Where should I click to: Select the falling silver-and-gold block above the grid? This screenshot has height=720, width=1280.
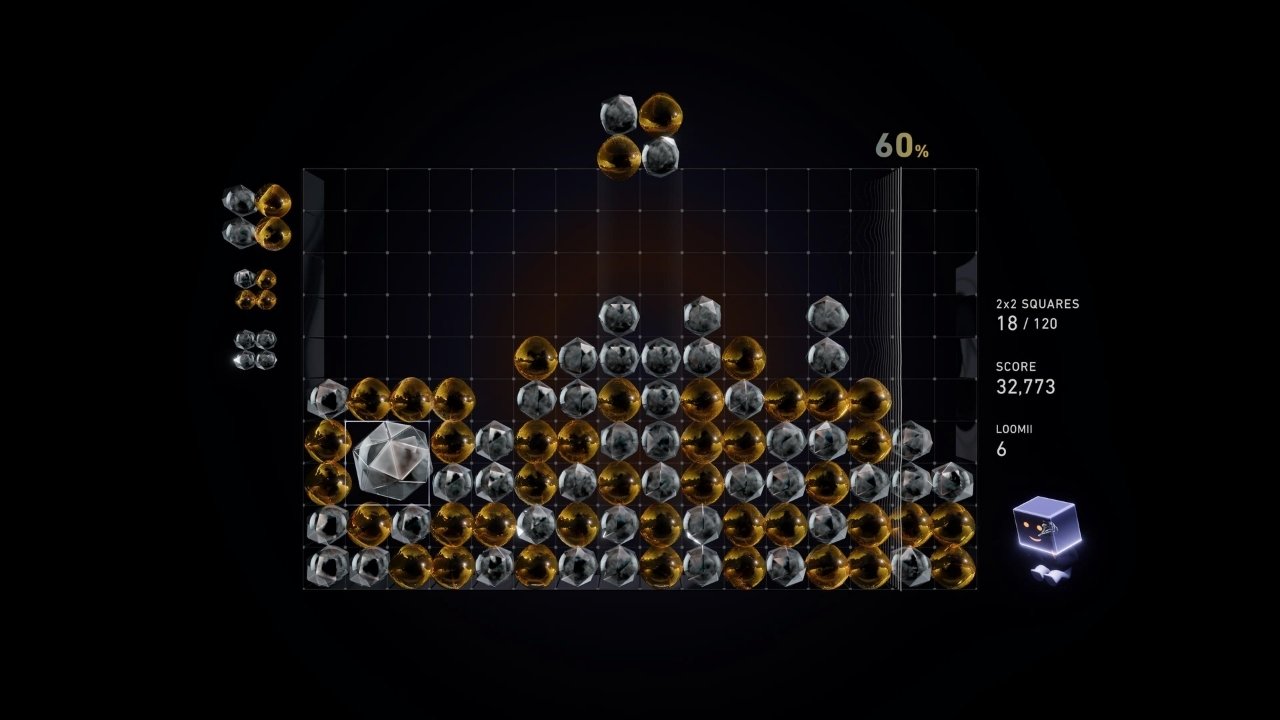pos(639,136)
